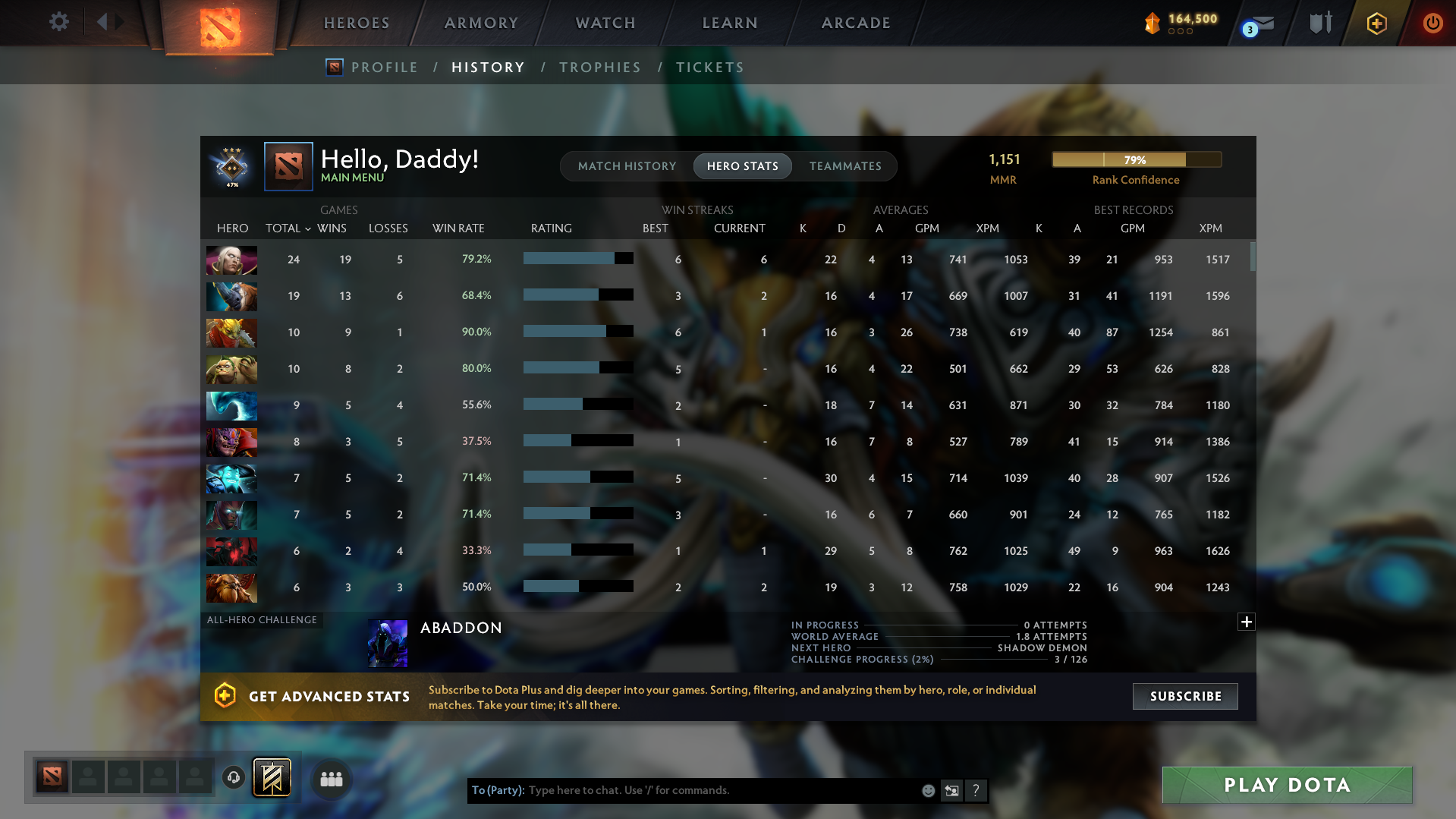Switch to the Teammates tab
Screen dimensions: 1456x819
tap(845, 166)
